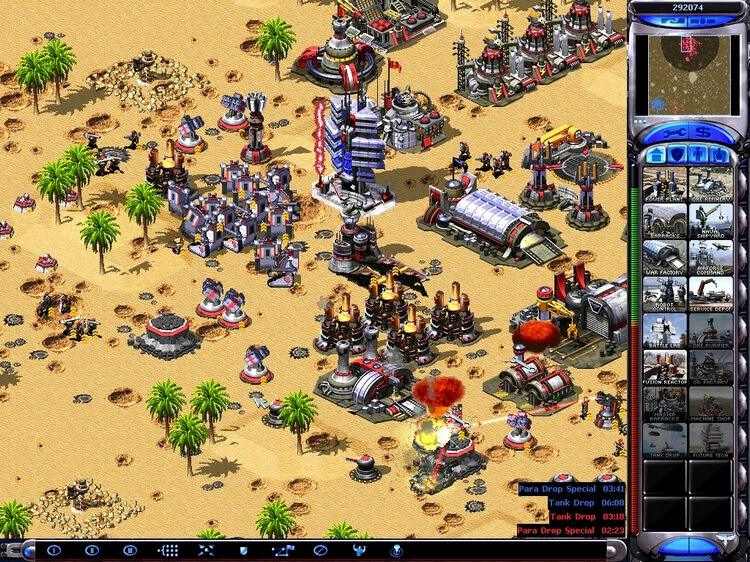This screenshot has height=562, width=750.
Task: Toggle guard mode shield button on command bar
Action: 241,550
